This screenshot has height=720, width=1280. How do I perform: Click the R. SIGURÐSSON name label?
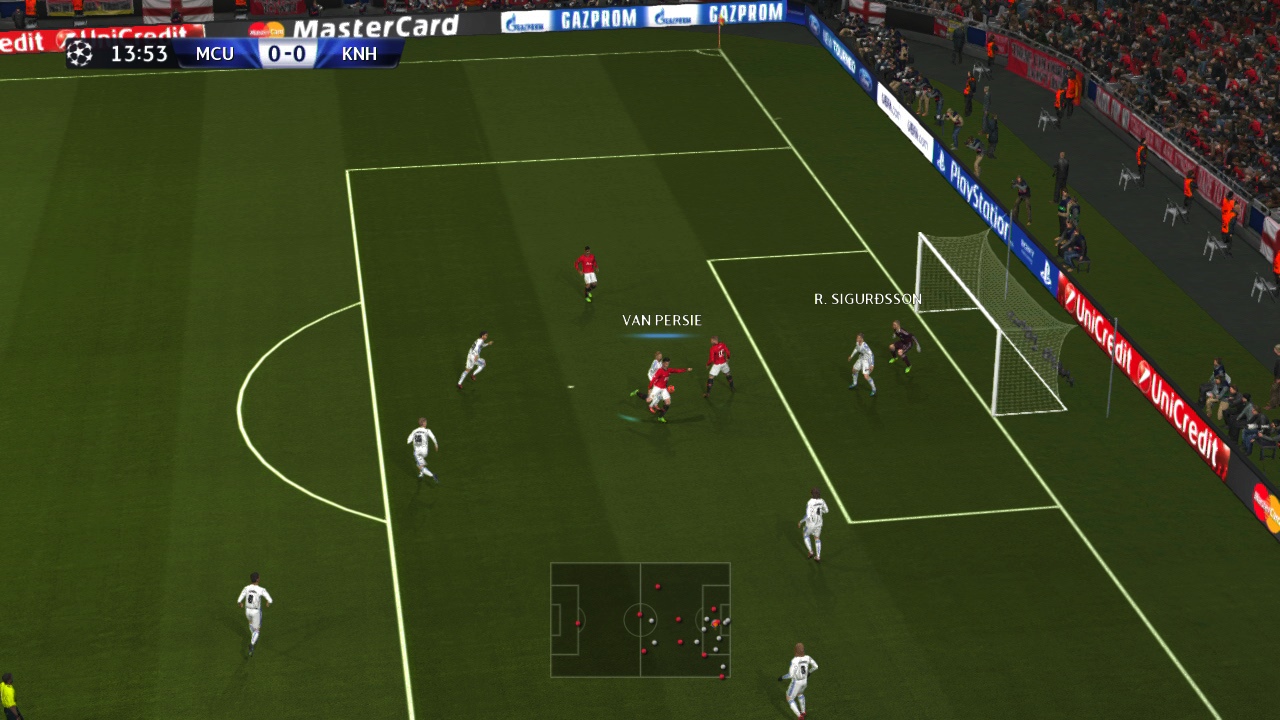pyautogui.click(x=868, y=297)
